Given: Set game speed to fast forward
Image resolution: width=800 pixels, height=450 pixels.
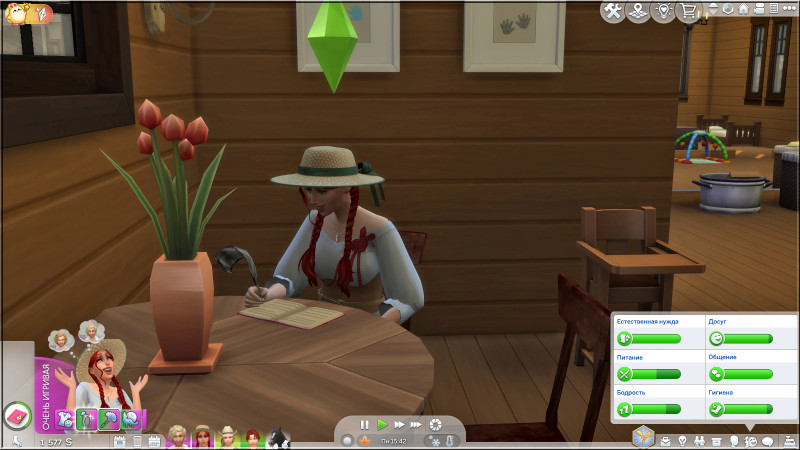Looking at the screenshot, I should tap(399, 425).
